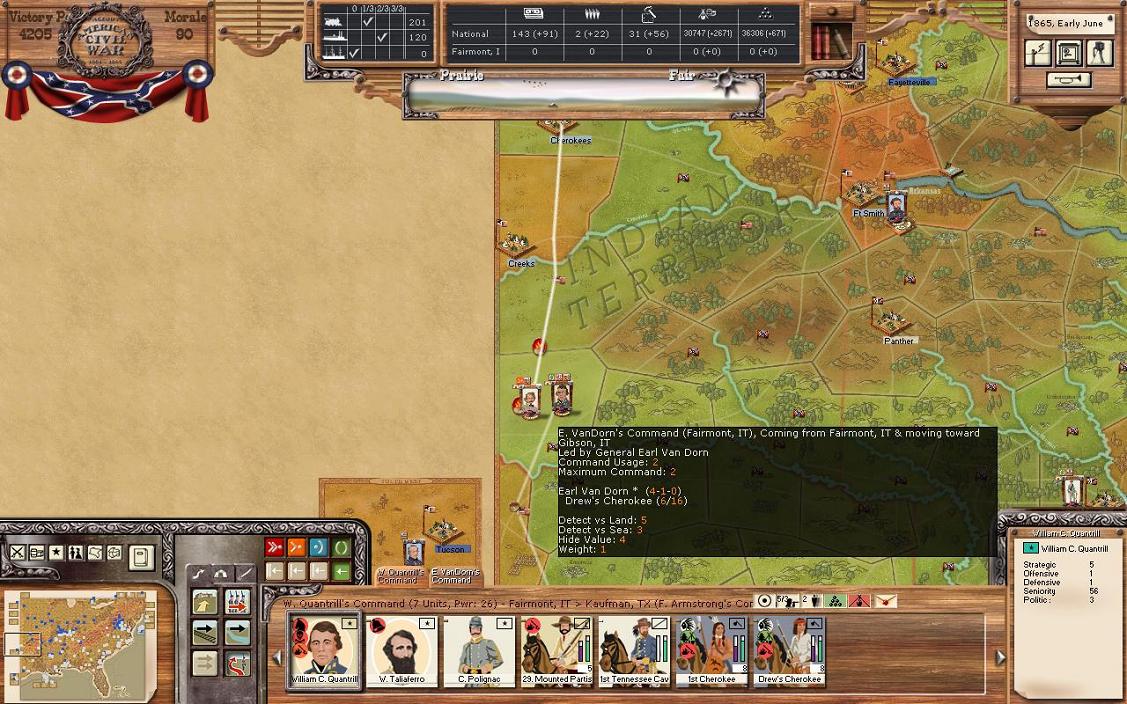Toggle the crossed sabers map filter
The height and width of the screenshot is (704, 1127).
(x=17, y=553)
